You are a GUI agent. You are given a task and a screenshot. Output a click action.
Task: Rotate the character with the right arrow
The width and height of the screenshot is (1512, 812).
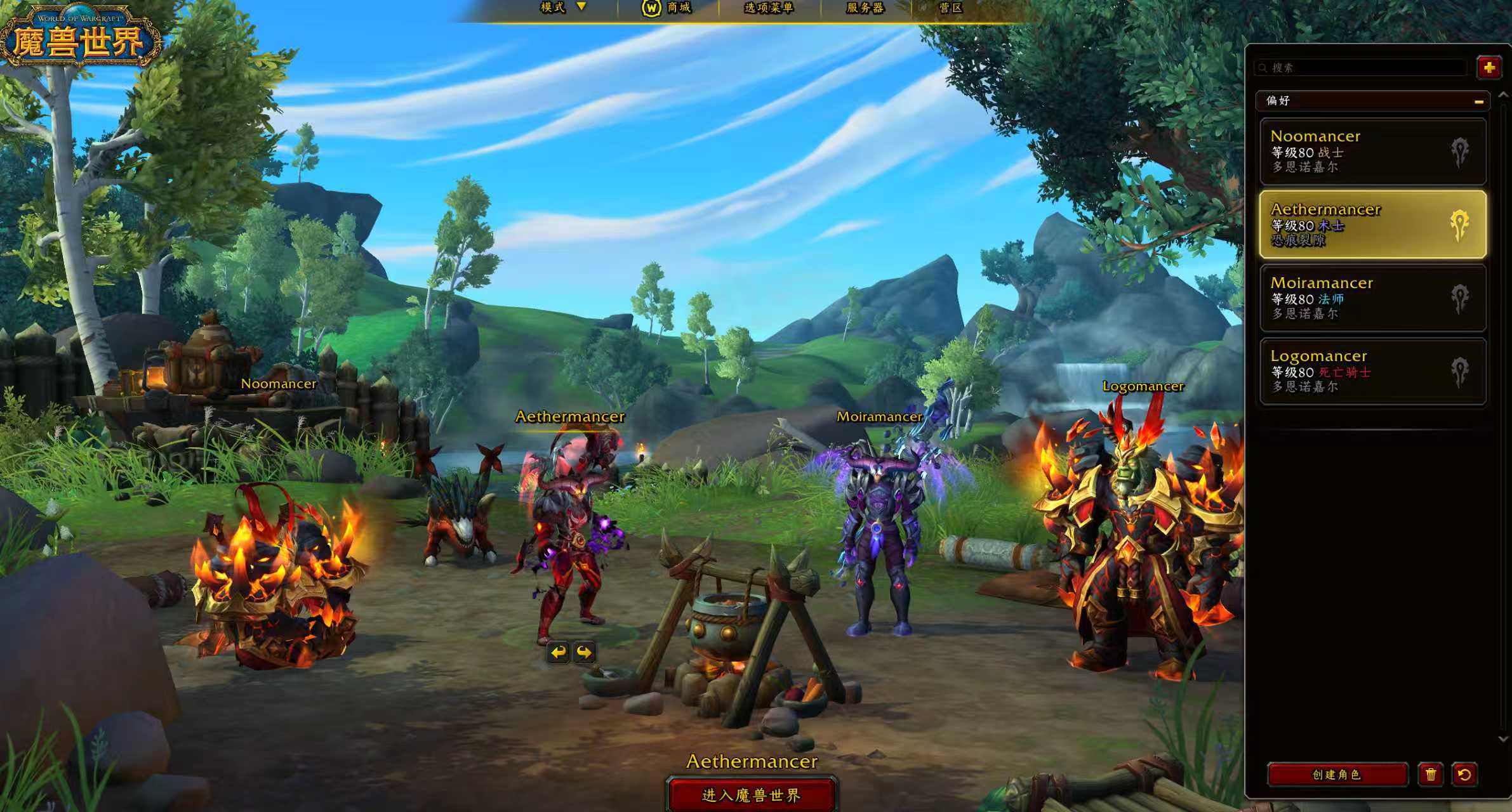click(584, 652)
